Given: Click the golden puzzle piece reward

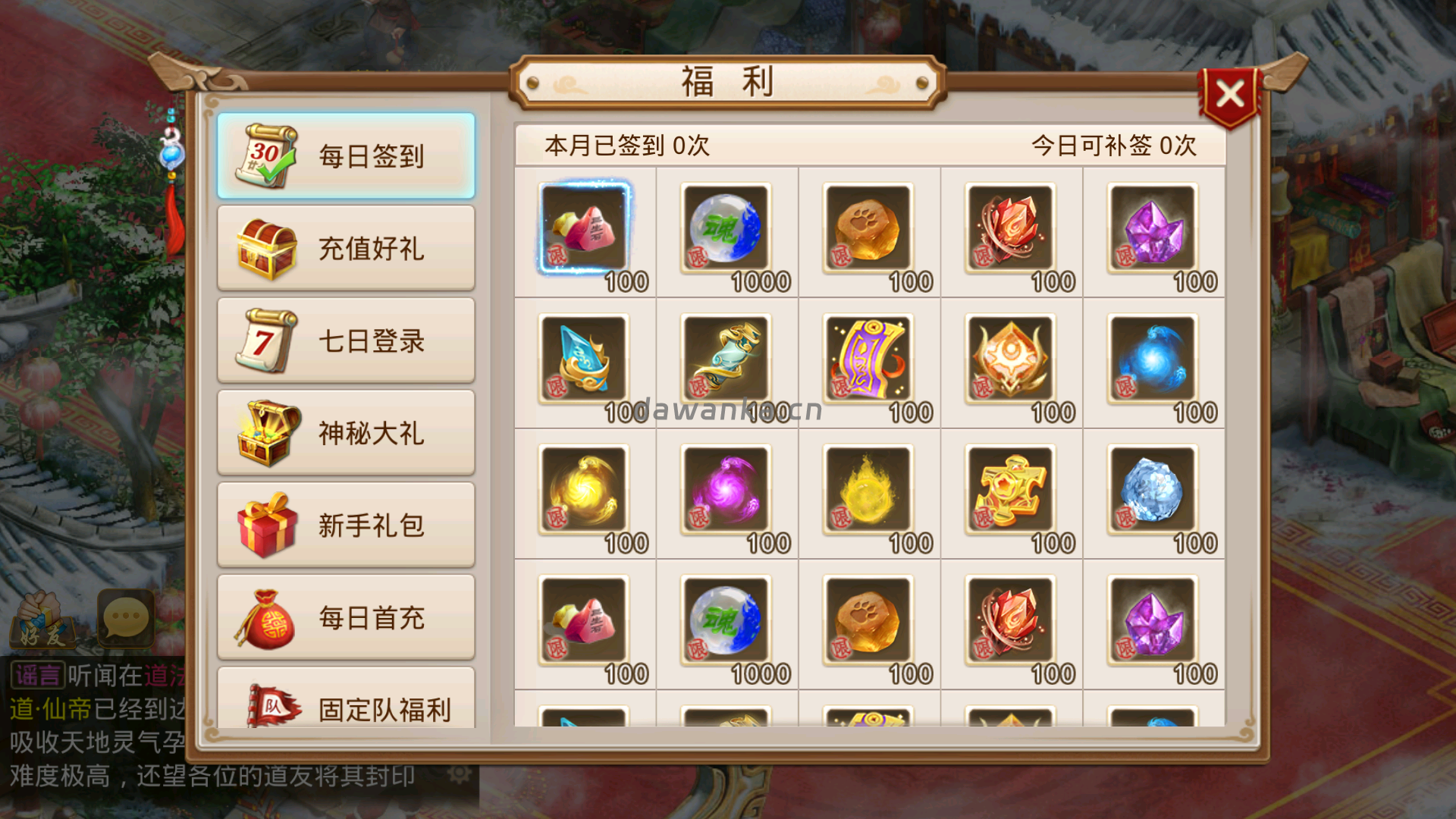Looking at the screenshot, I should 1009,489.
